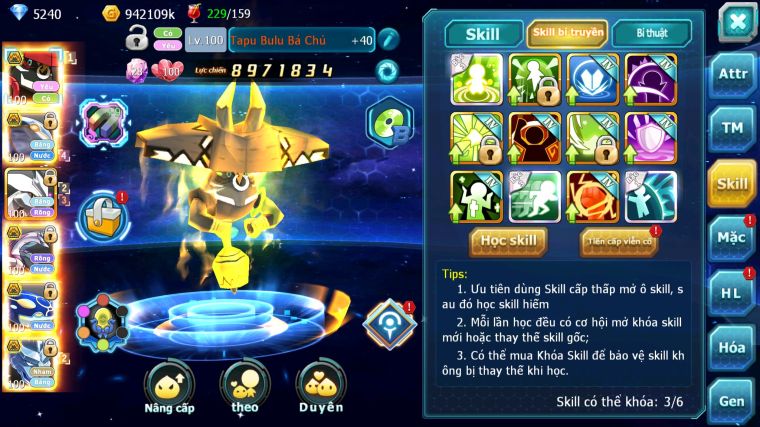
Task: Edit the Tapu Bulu name with the pencil icon
Action: click(x=389, y=41)
